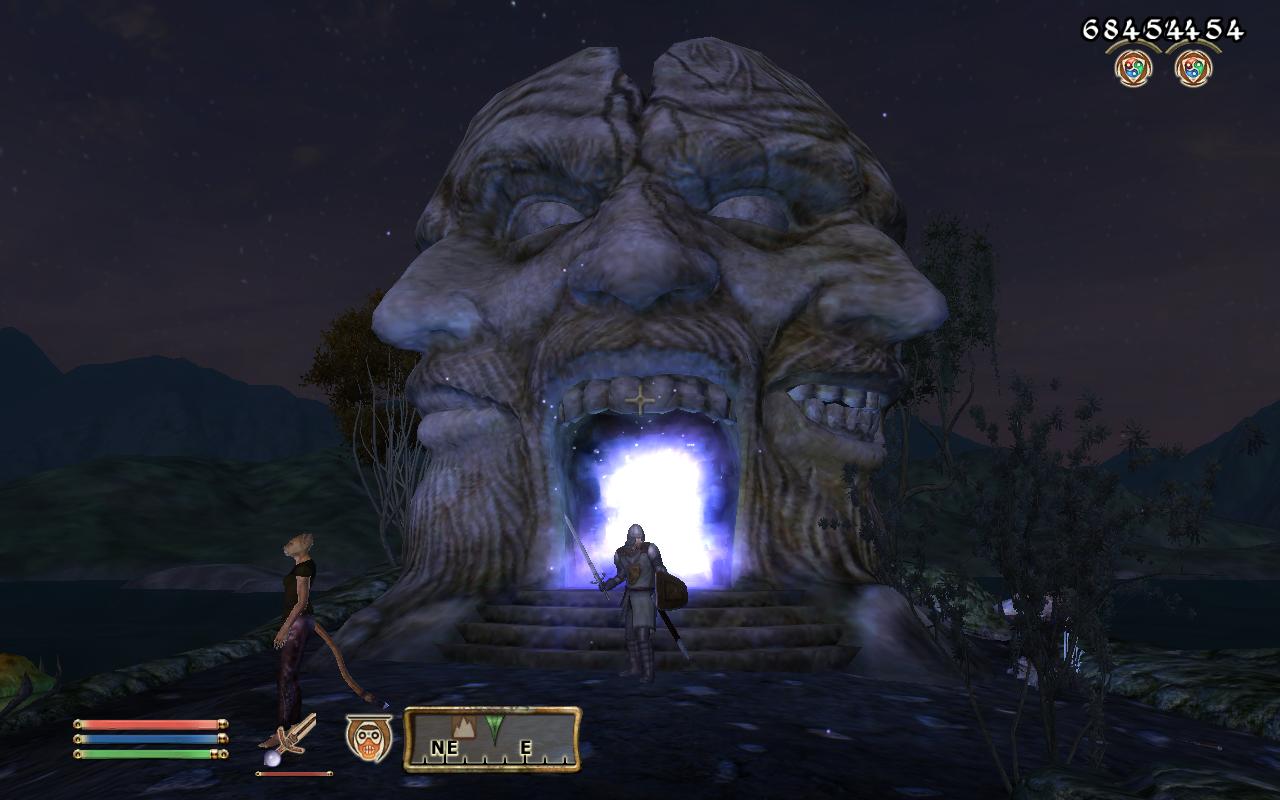The width and height of the screenshot is (1280, 800).
Task: Select the equipped sword weapon icon
Action: tap(291, 738)
